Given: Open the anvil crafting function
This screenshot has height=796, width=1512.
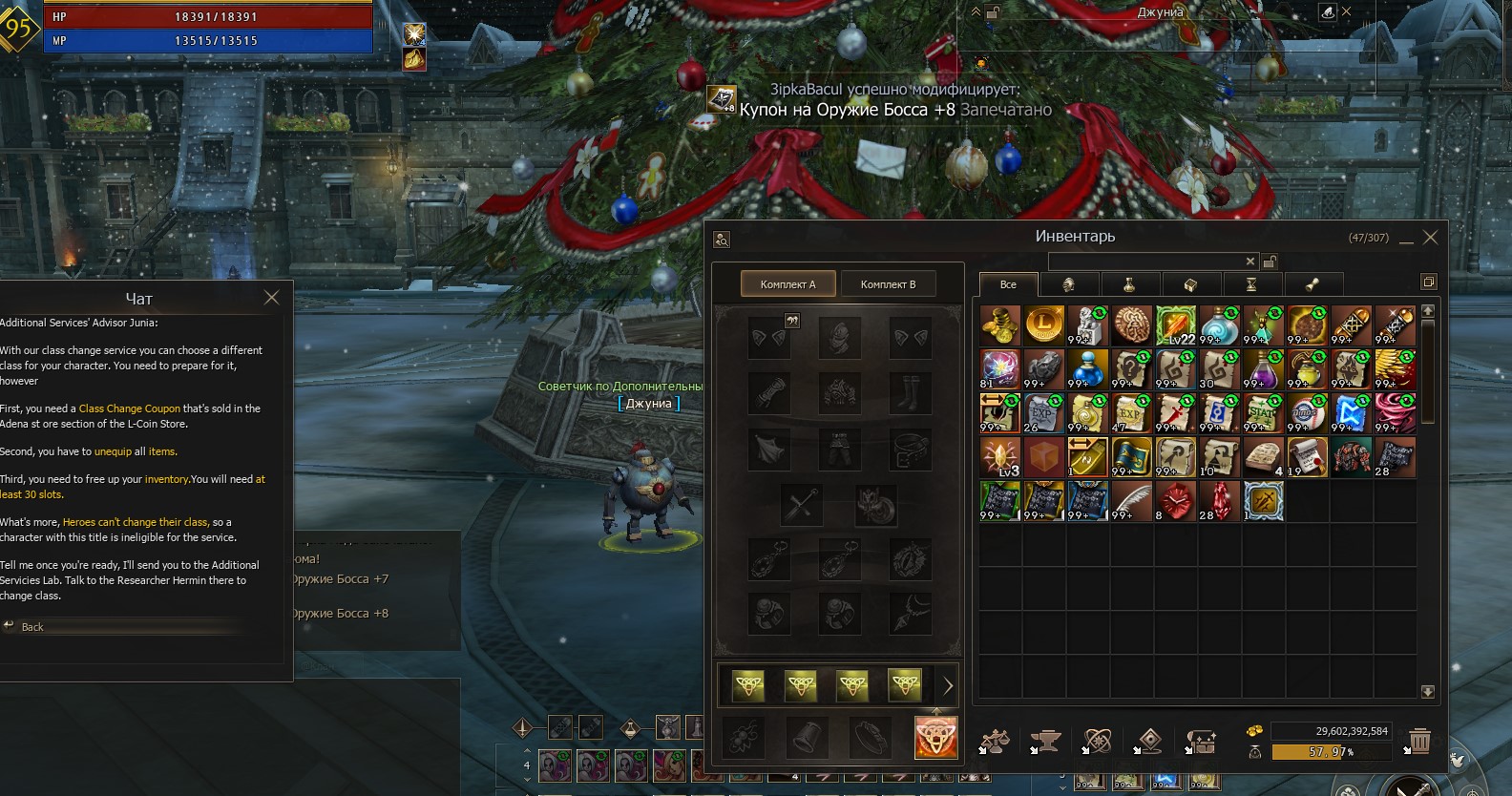Looking at the screenshot, I should pos(1046,741).
